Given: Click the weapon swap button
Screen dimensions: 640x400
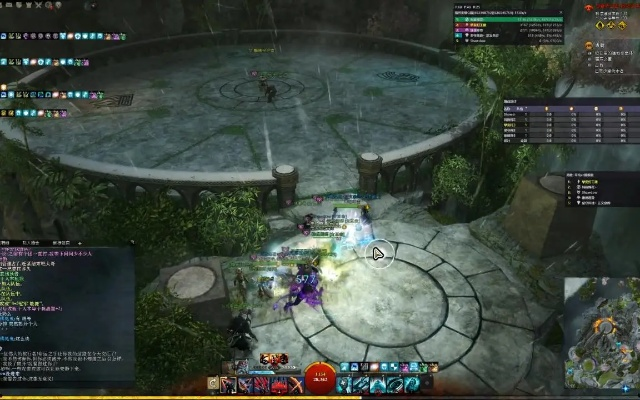Looking at the screenshot, I should (214, 385).
